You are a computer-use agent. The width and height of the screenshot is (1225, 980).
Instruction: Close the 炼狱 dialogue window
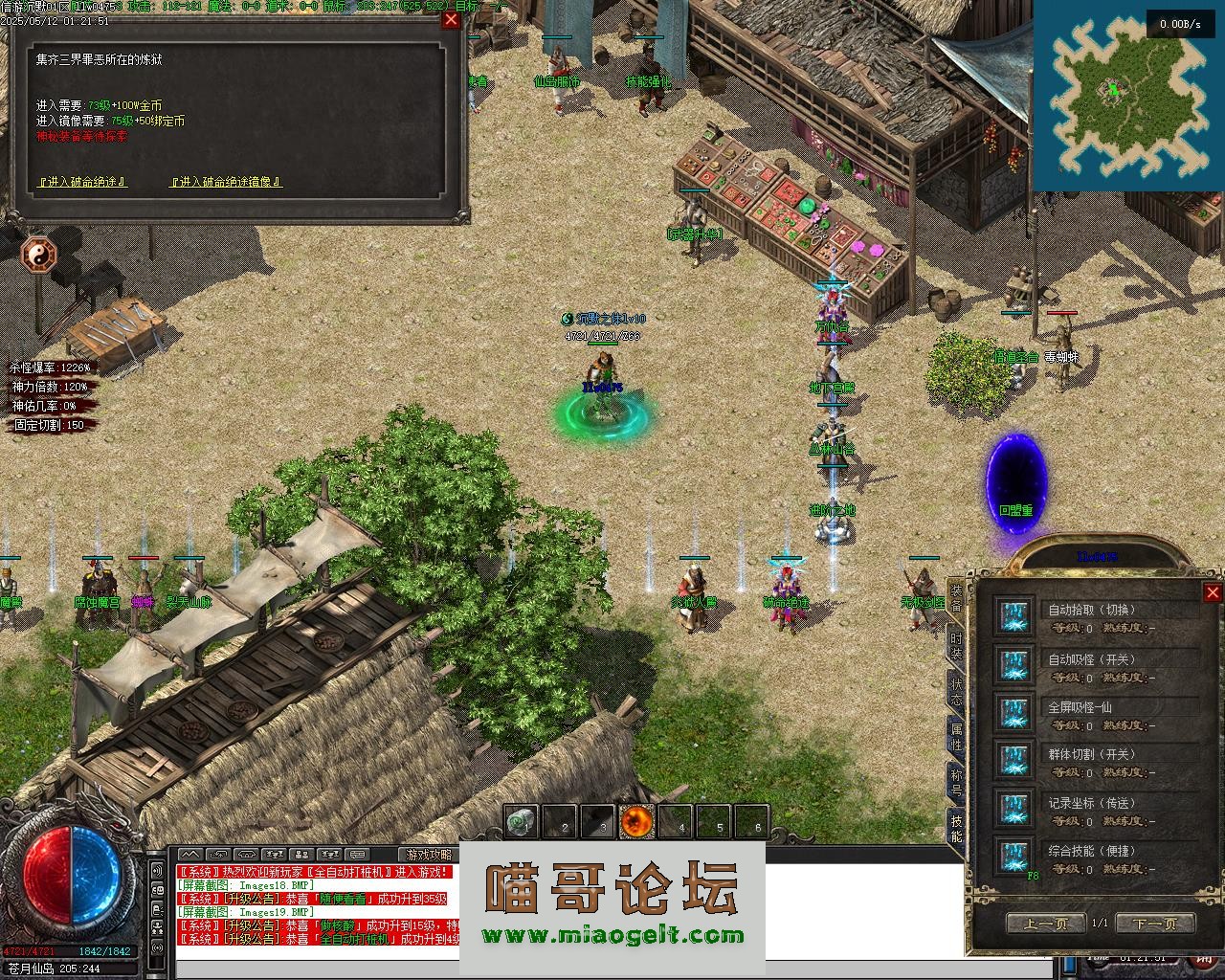point(450,20)
